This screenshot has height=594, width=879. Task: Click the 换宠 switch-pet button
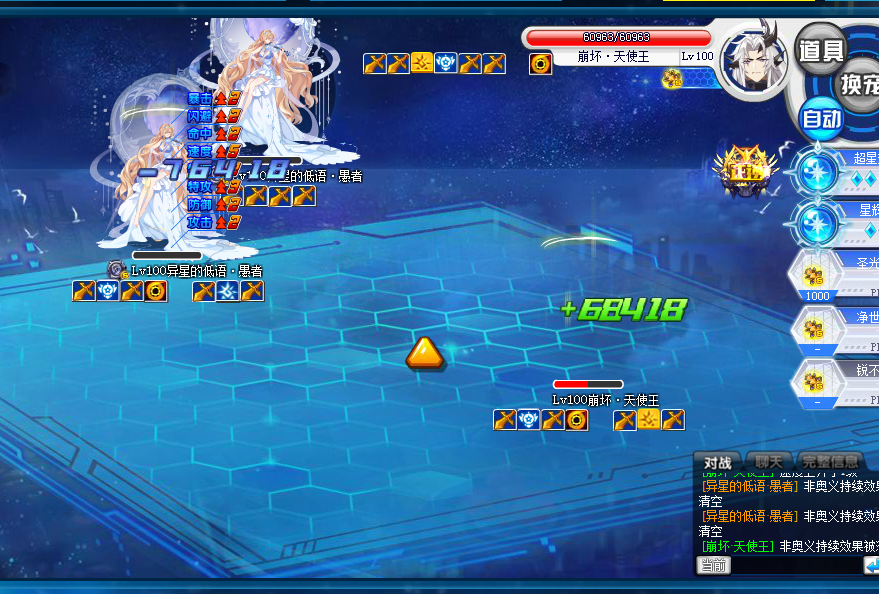pyautogui.click(x=859, y=83)
